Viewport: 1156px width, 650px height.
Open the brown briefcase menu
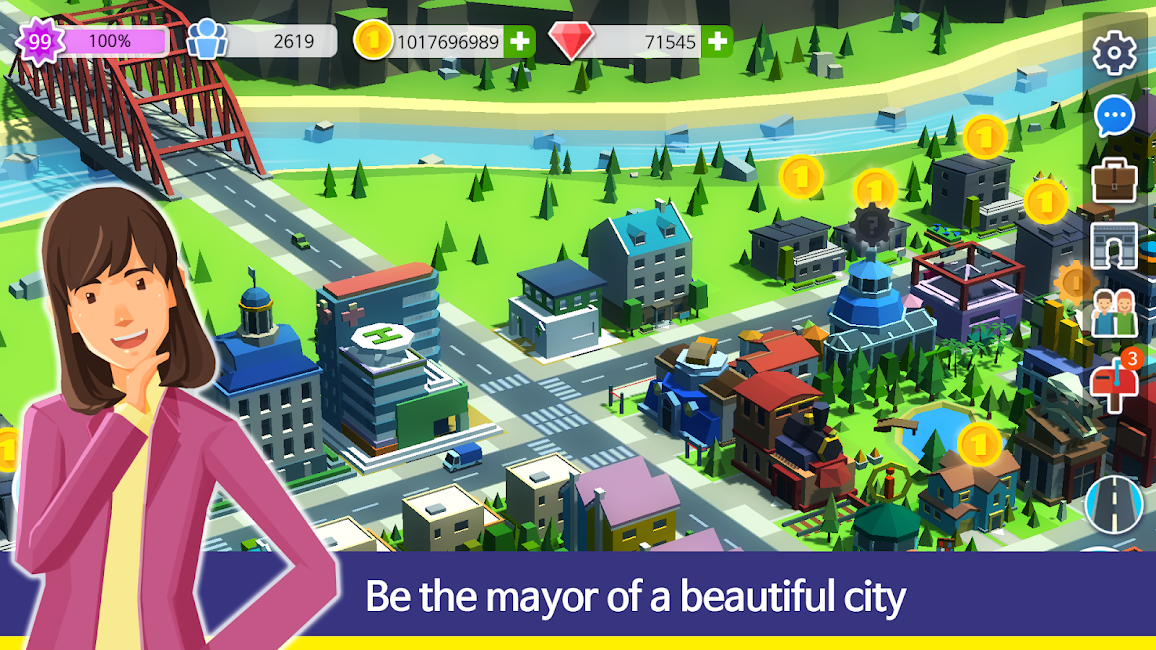[x=1114, y=181]
